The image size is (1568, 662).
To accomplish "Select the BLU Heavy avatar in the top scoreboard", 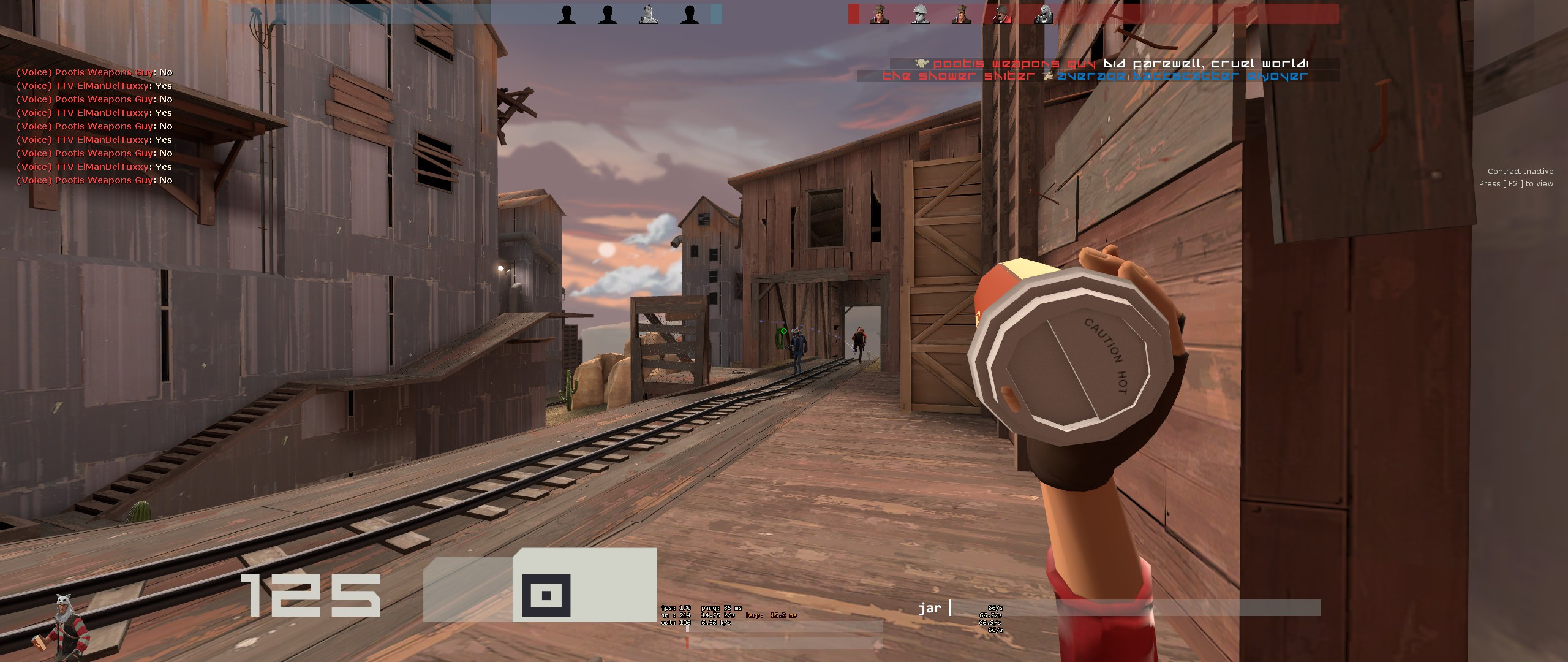I will tap(649, 15).
